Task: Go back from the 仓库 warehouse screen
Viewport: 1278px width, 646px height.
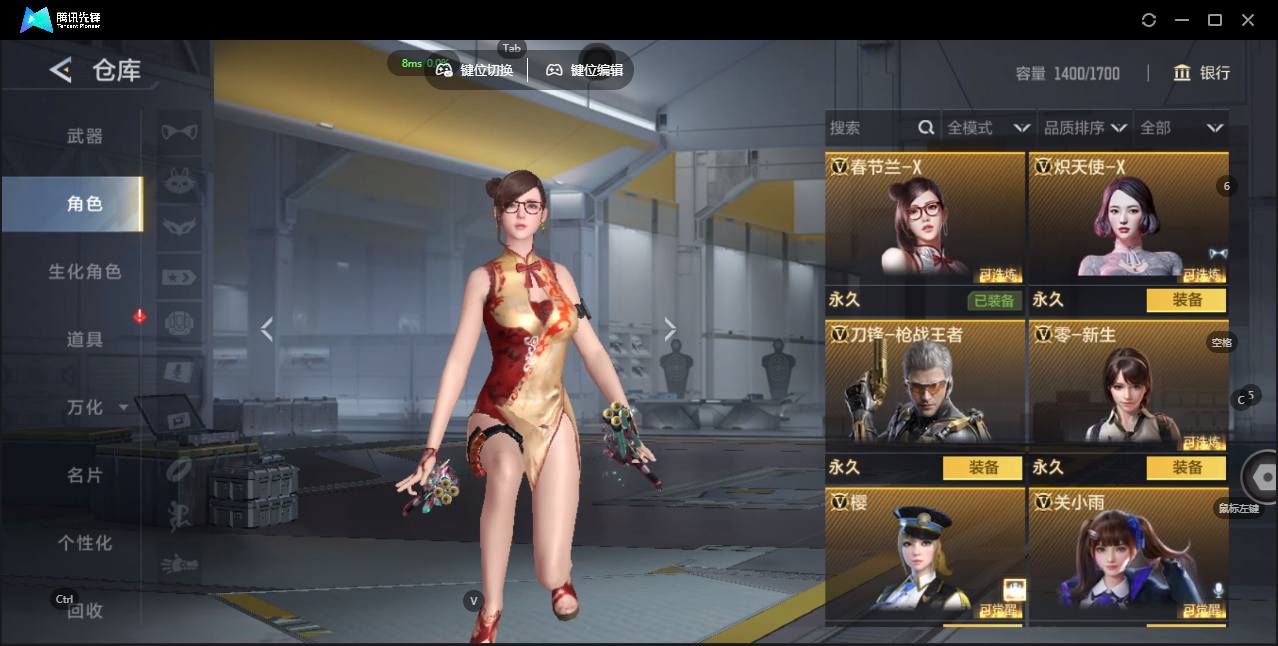Action: click(x=61, y=70)
